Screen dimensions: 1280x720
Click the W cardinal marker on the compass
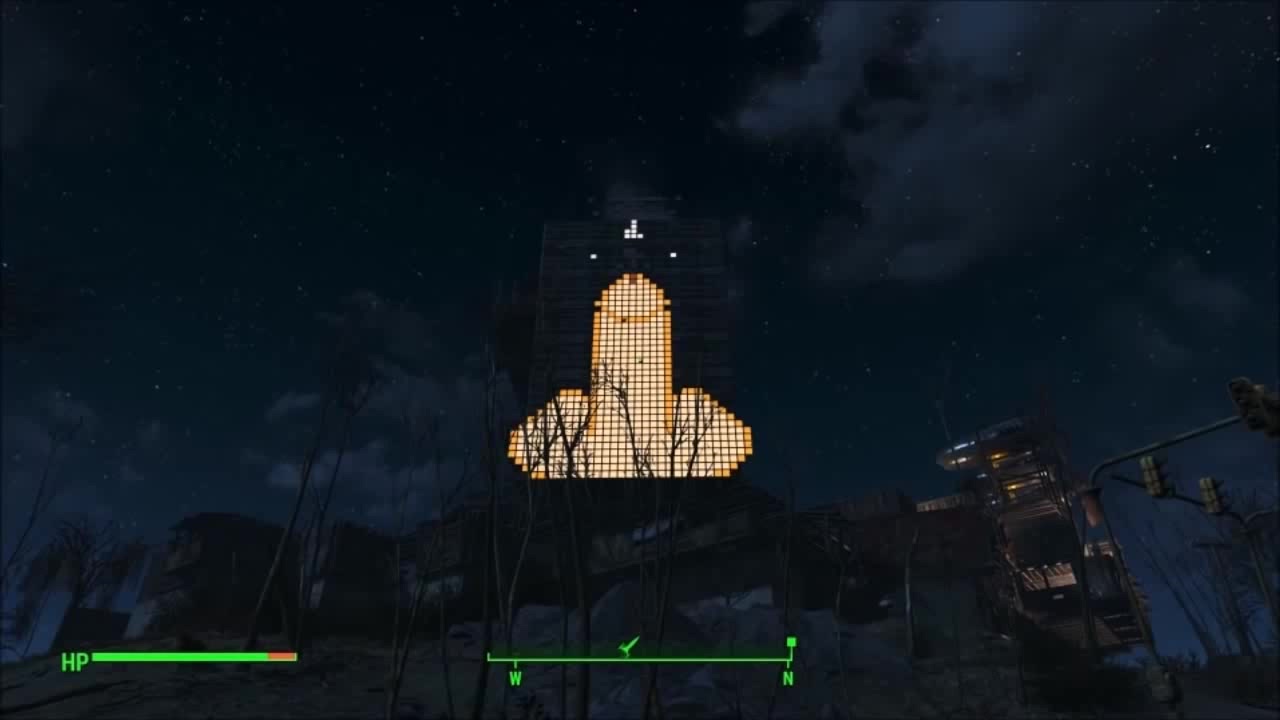[516, 676]
